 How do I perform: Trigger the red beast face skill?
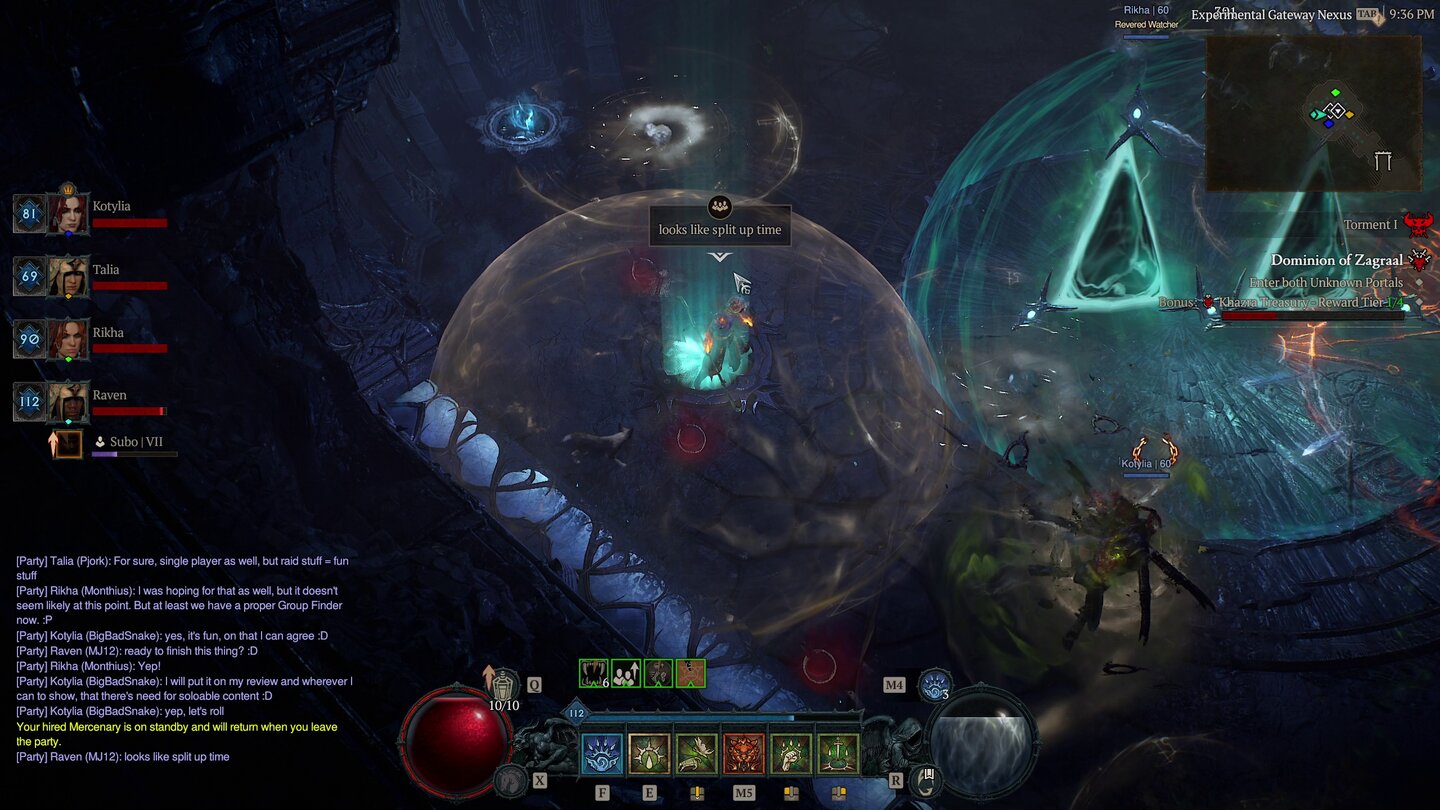click(743, 754)
